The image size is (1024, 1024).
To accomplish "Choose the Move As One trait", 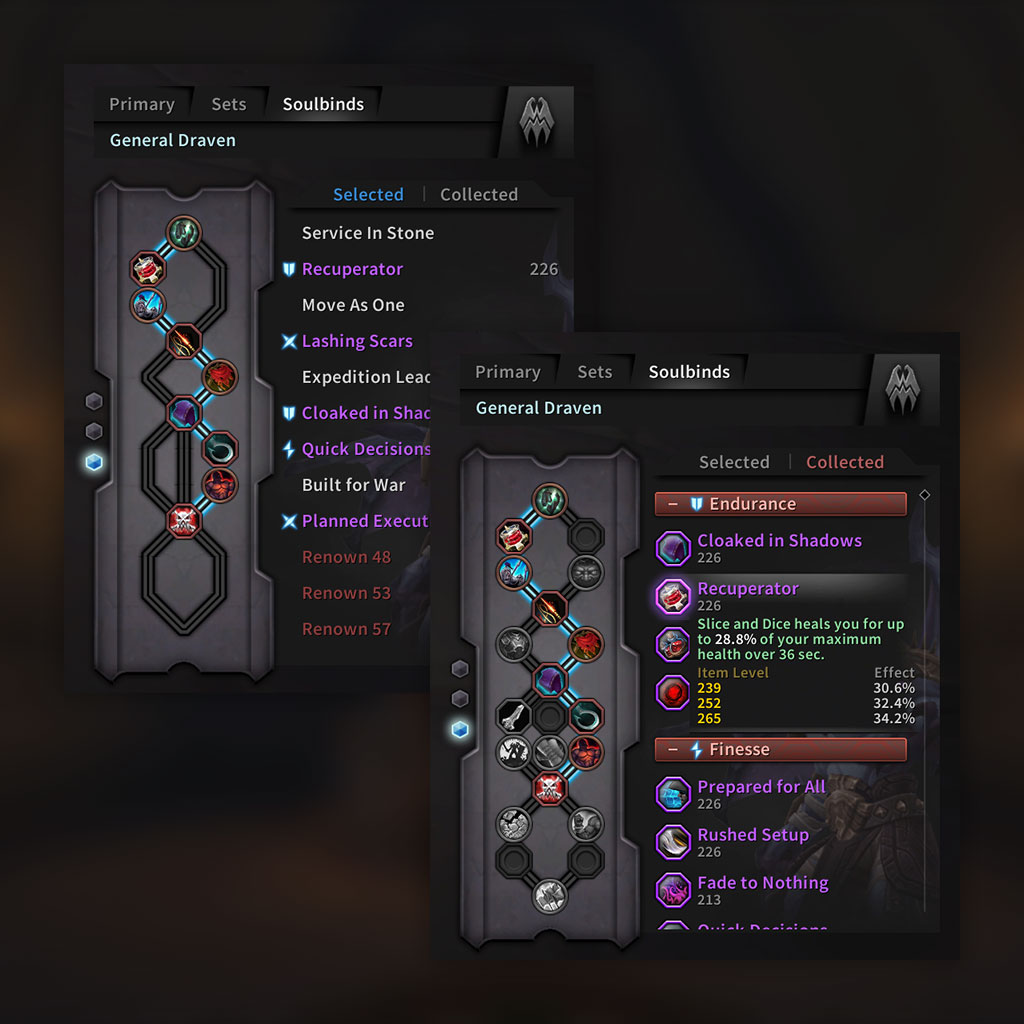I will tap(353, 305).
